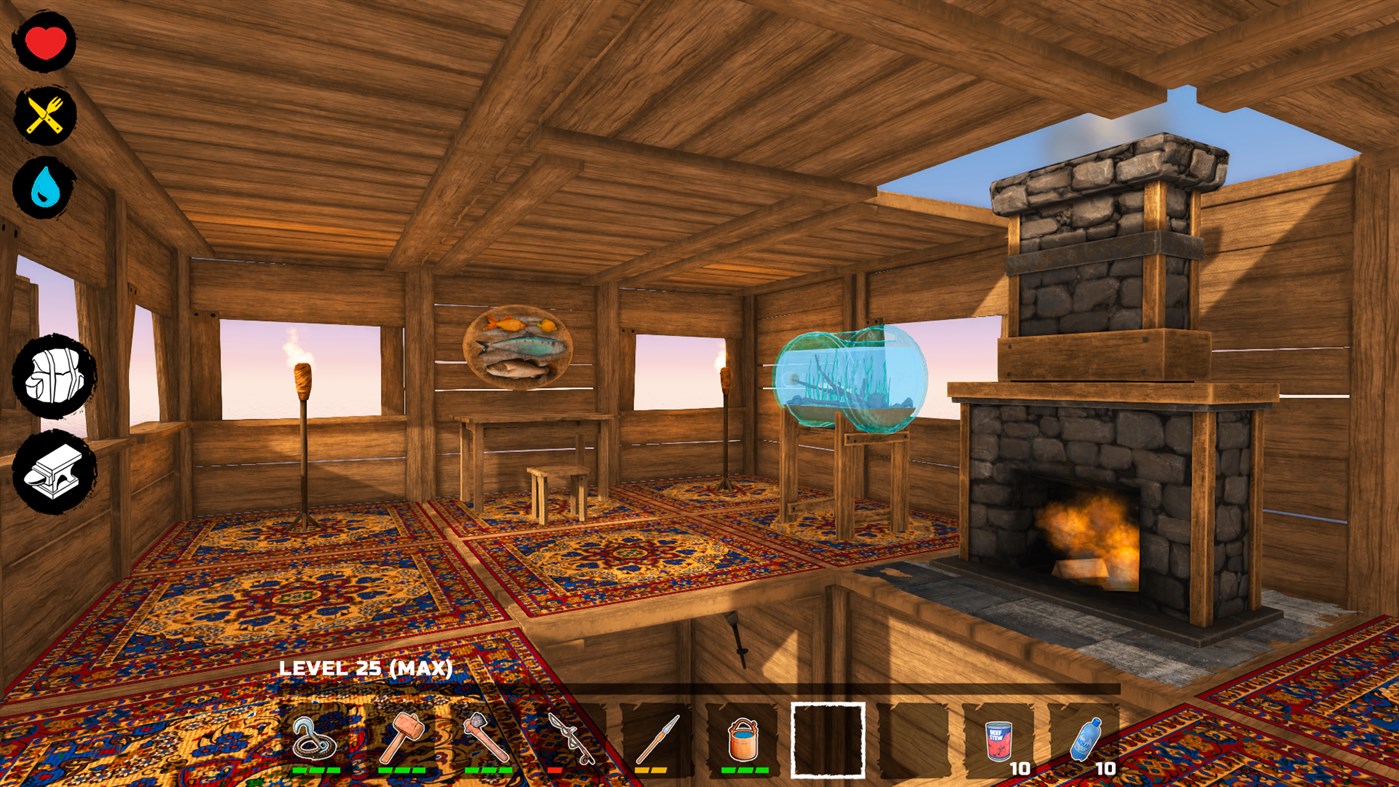Click the experience bar above the hotbar
1399x787 pixels.
click(x=700, y=687)
